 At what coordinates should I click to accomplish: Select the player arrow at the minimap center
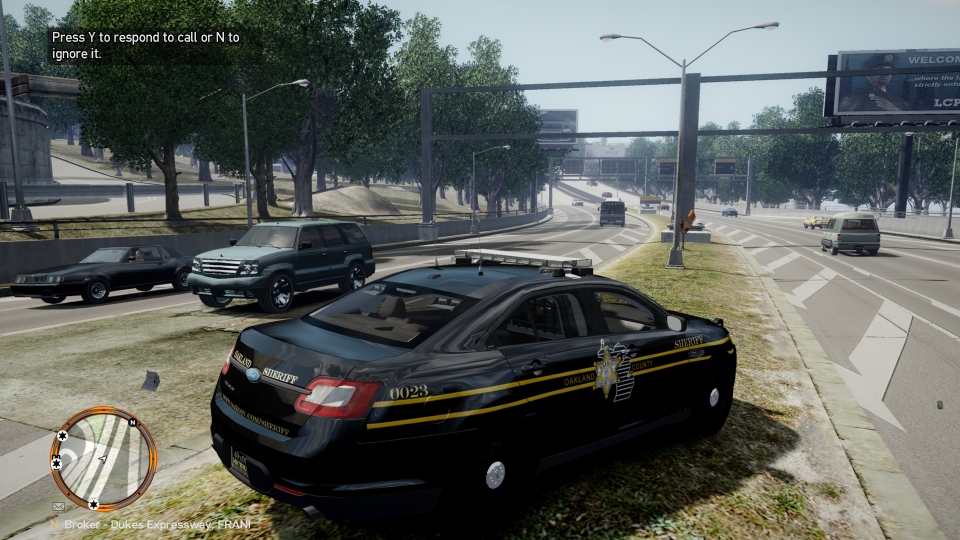click(102, 459)
